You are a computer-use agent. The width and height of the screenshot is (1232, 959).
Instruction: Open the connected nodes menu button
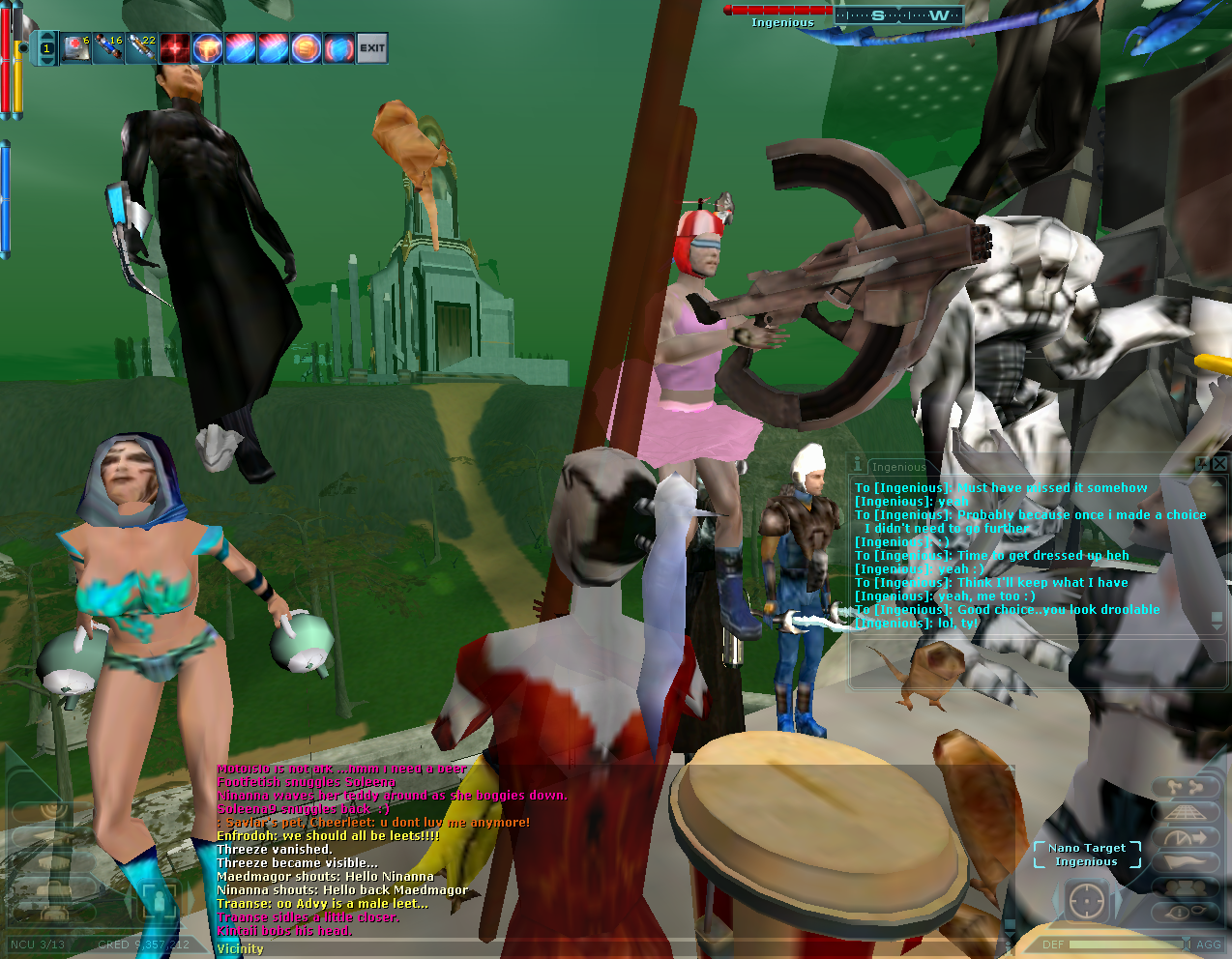click(x=1186, y=788)
